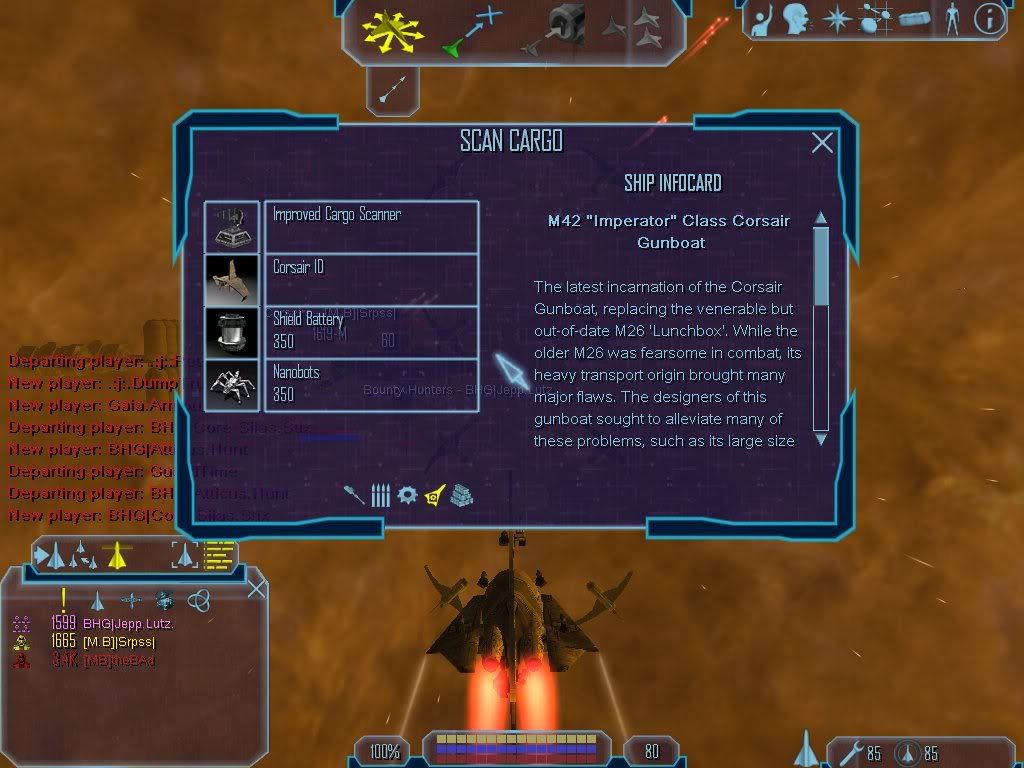Select BHG|Jepp.Lutz. in the contact list

pyautogui.click(x=128, y=623)
